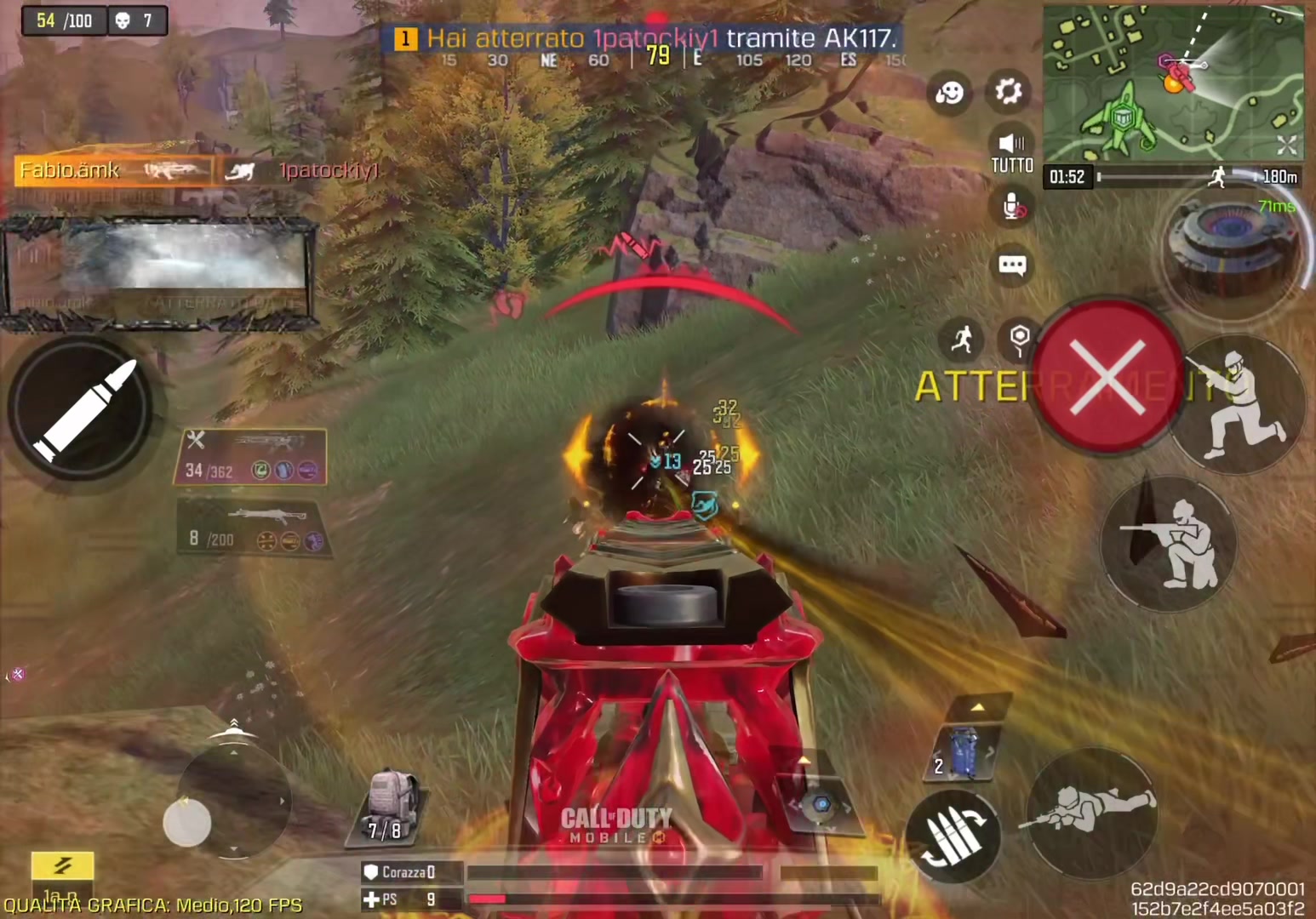Image resolution: width=1316 pixels, height=919 pixels.
Task: Go prone with the lying soldier button
Action: [x=1092, y=810]
